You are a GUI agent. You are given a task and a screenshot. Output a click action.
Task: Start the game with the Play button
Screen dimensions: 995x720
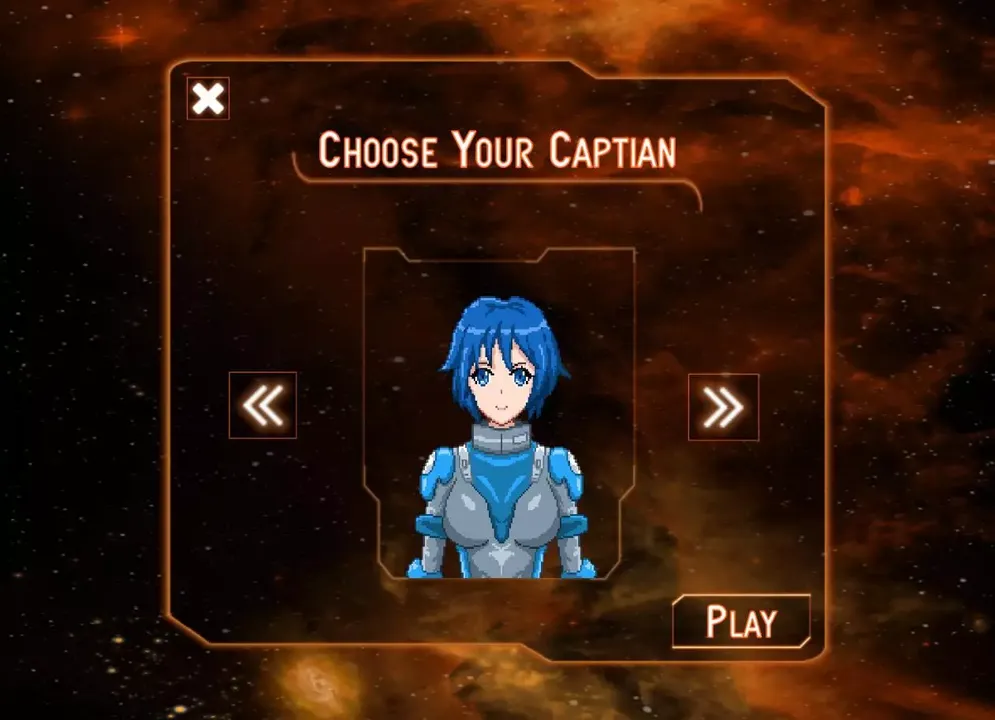pos(741,622)
